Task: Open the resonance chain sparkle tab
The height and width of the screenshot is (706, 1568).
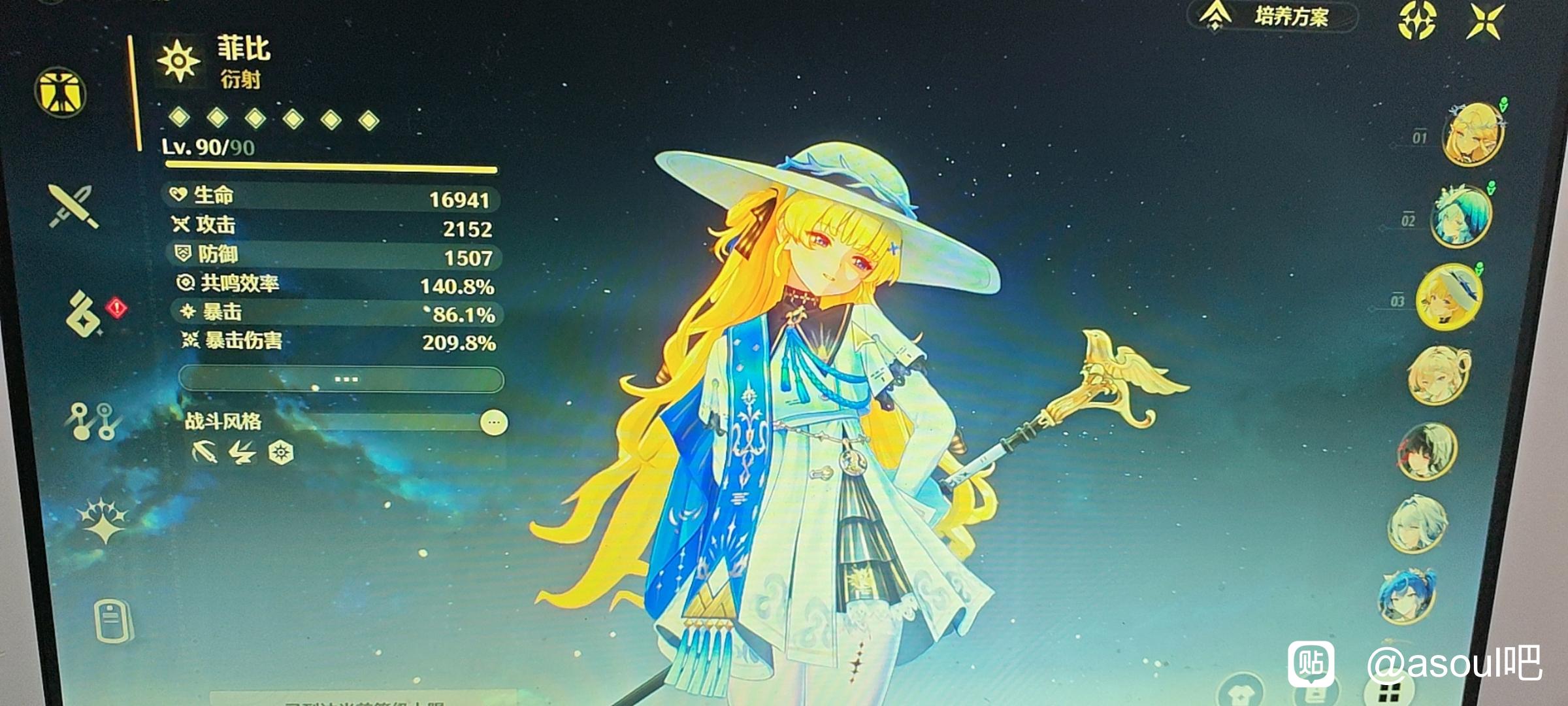Action: (x=103, y=521)
